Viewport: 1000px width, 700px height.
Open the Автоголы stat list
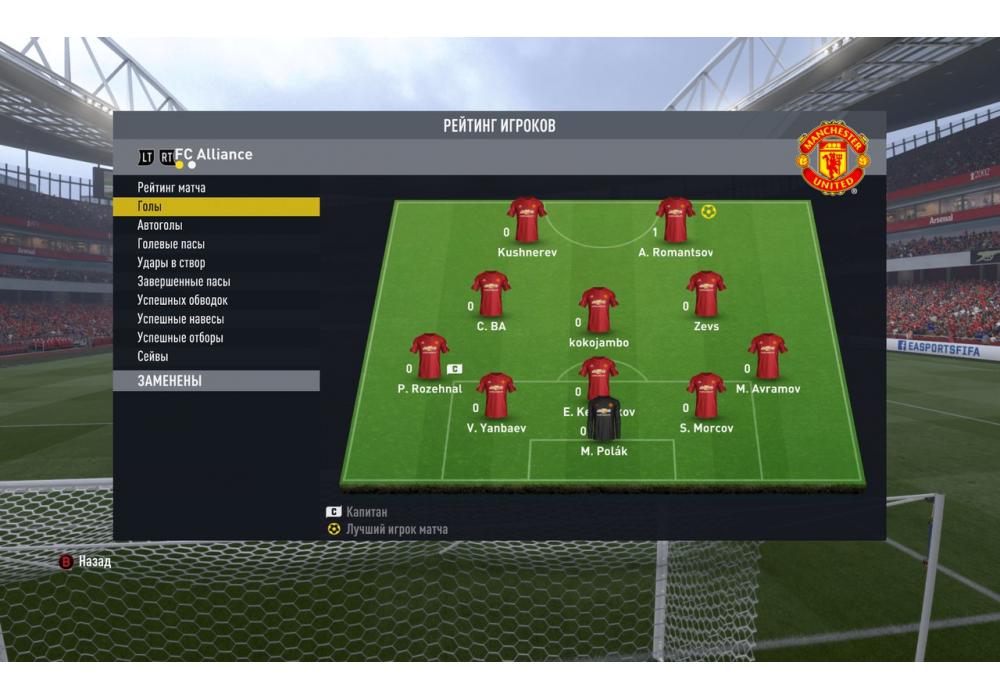pos(160,226)
